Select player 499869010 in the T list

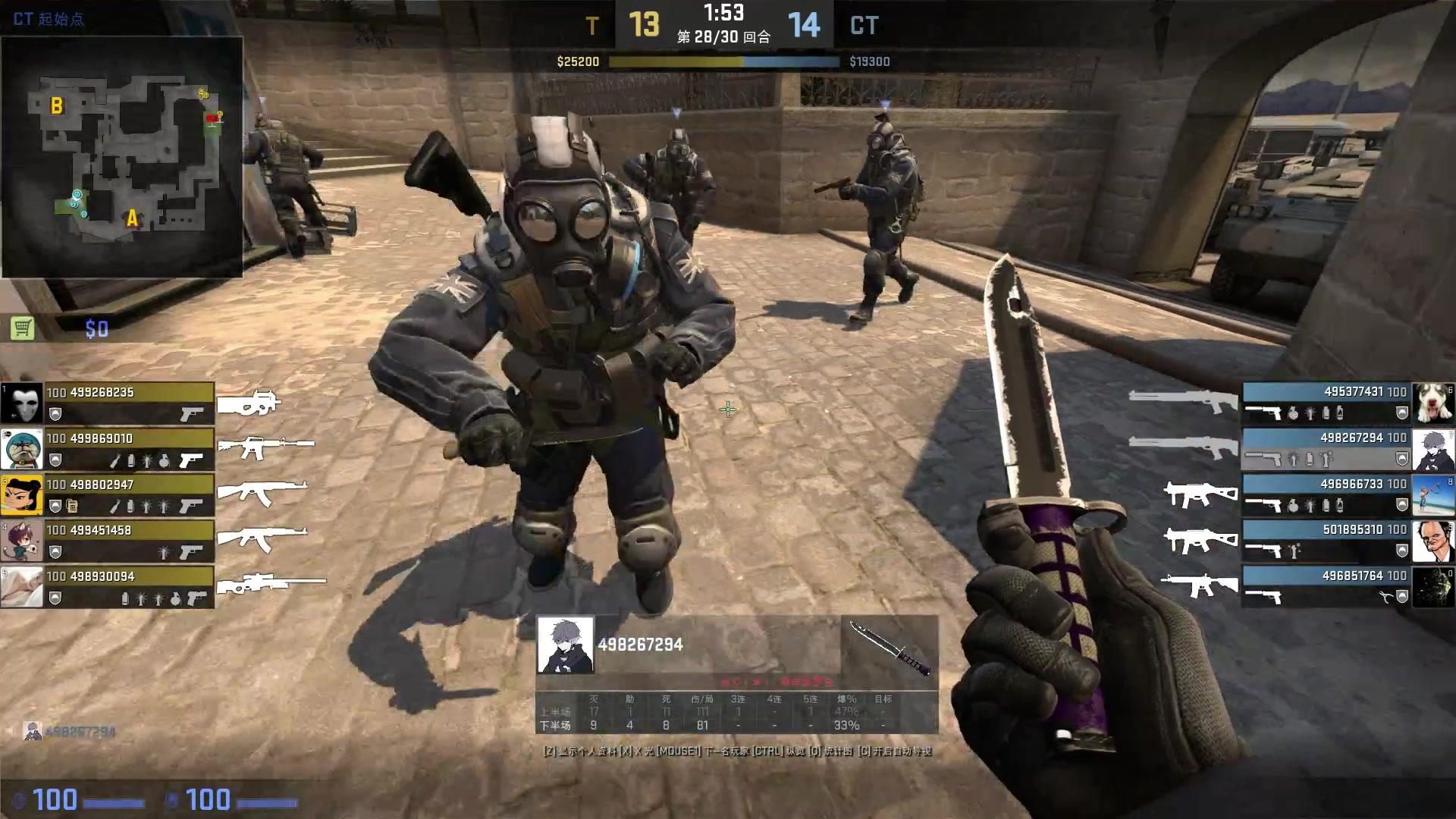[129, 449]
